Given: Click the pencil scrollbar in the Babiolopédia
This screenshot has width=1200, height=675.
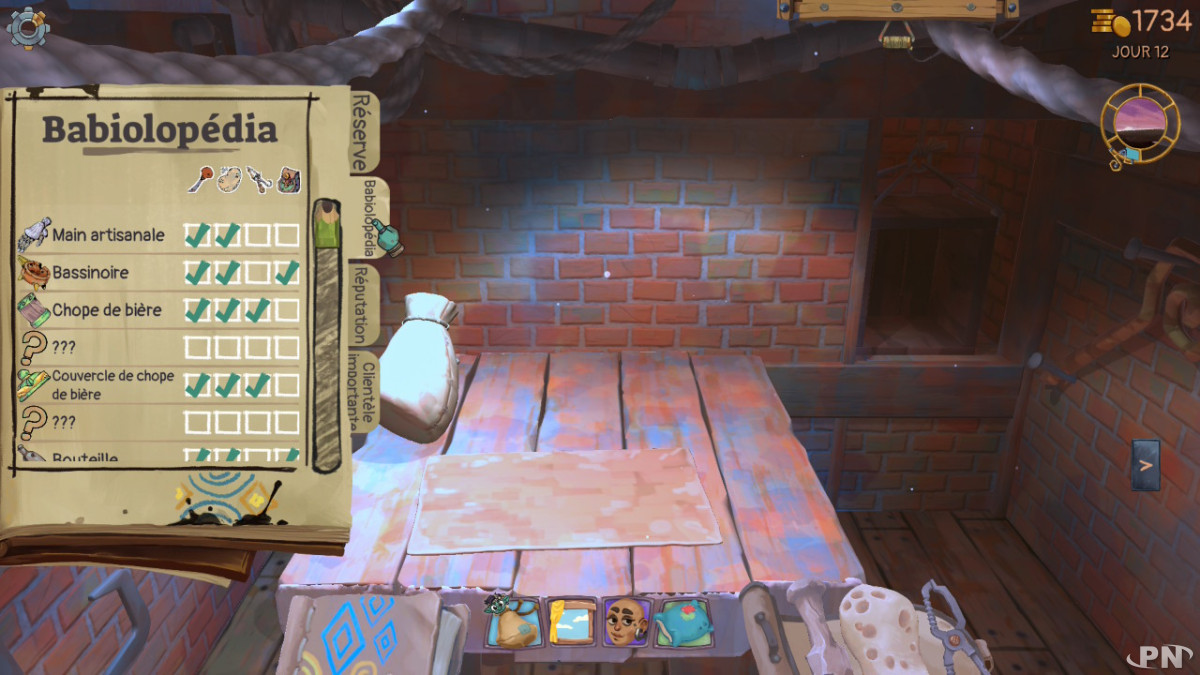Looking at the screenshot, I should point(326,335).
